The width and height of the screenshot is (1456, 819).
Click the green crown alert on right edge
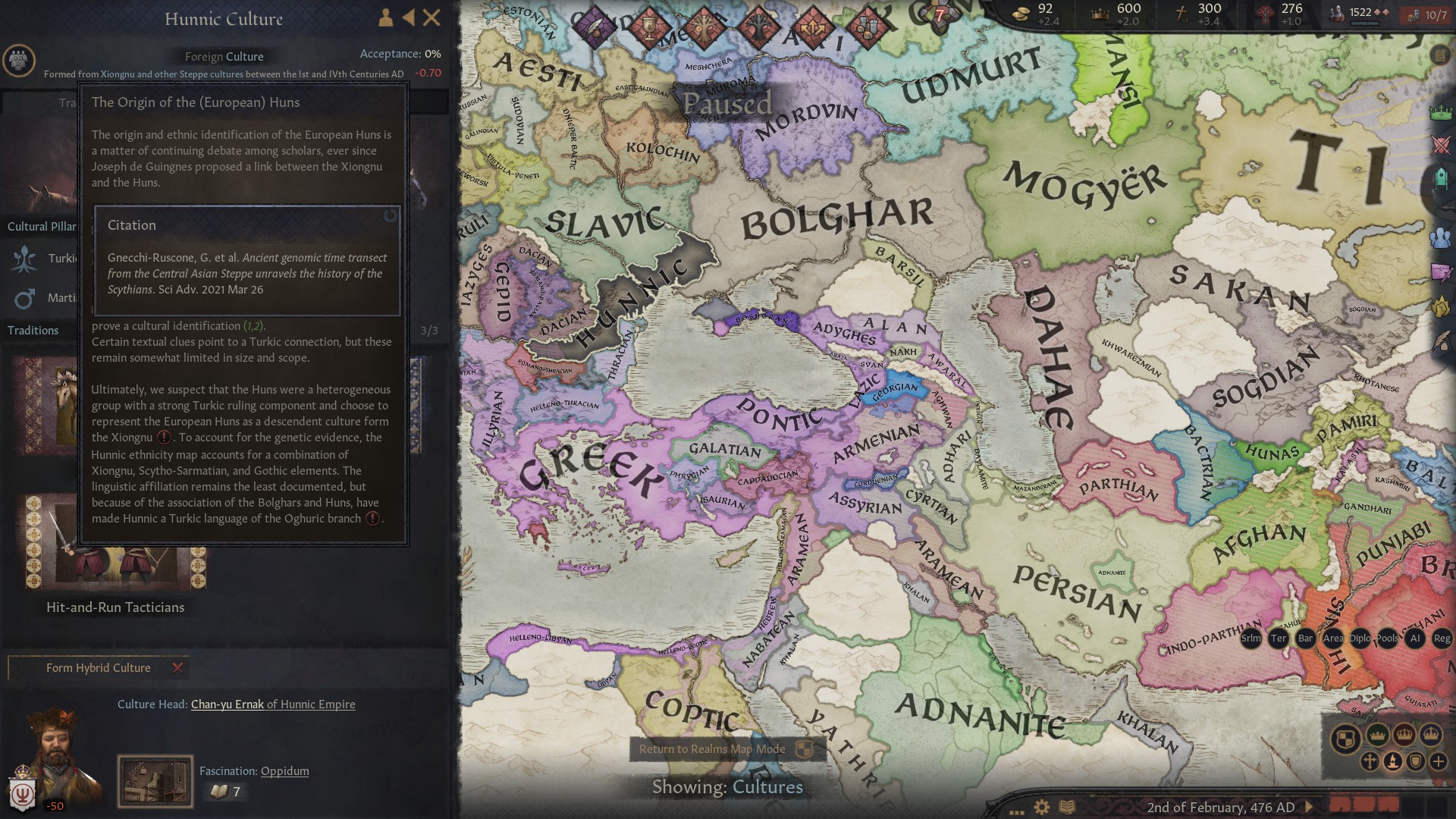[1441, 112]
